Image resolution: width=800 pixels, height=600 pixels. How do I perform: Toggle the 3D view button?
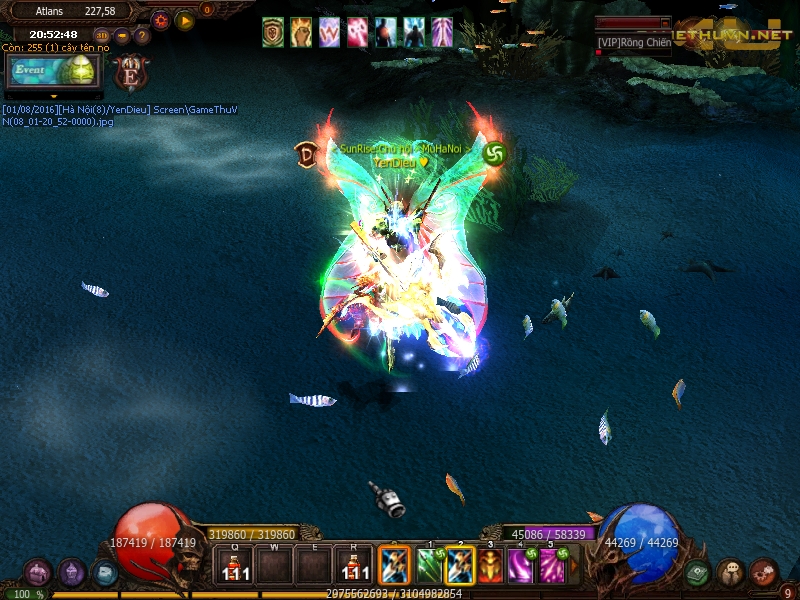pyautogui.click(x=103, y=36)
